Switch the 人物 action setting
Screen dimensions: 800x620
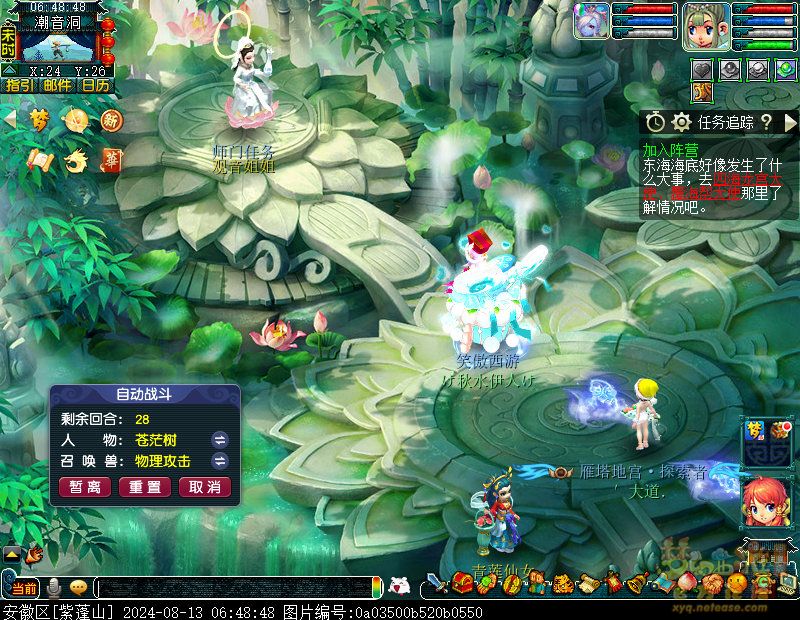(x=220, y=440)
